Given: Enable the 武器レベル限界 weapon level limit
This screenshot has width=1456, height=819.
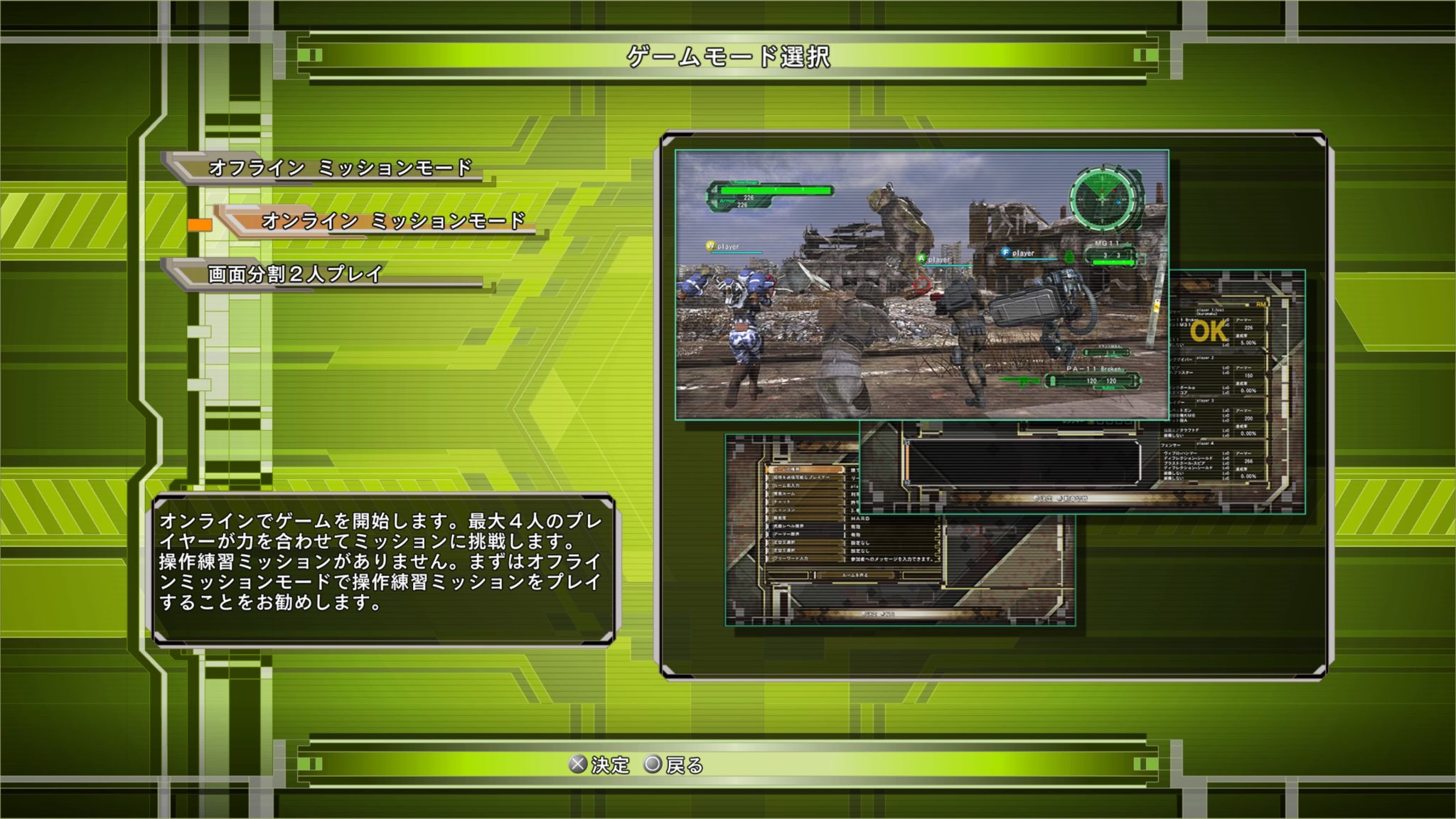Looking at the screenshot, I should (803, 527).
